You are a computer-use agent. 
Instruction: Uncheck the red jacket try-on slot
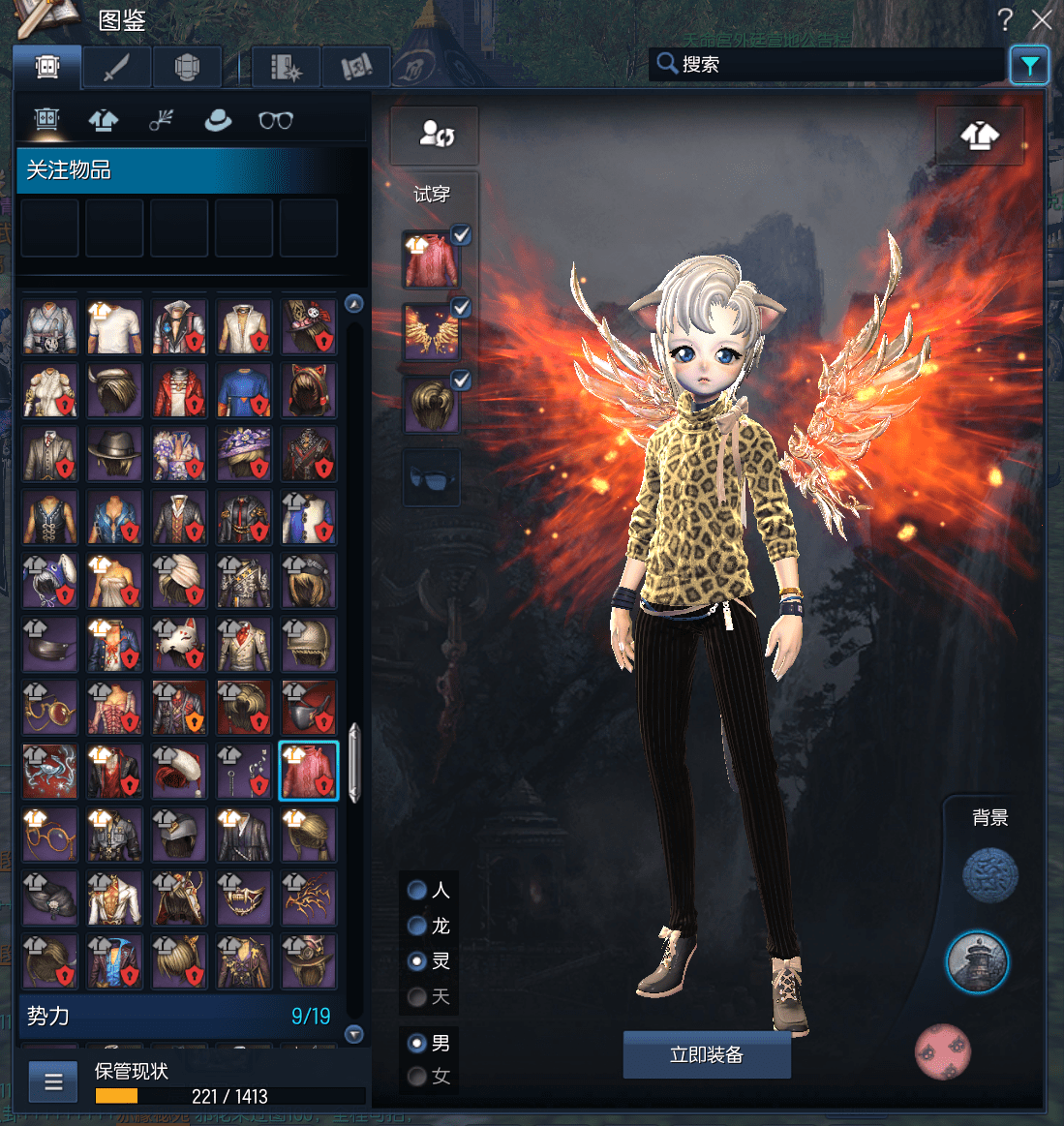(x=462, y=234)
